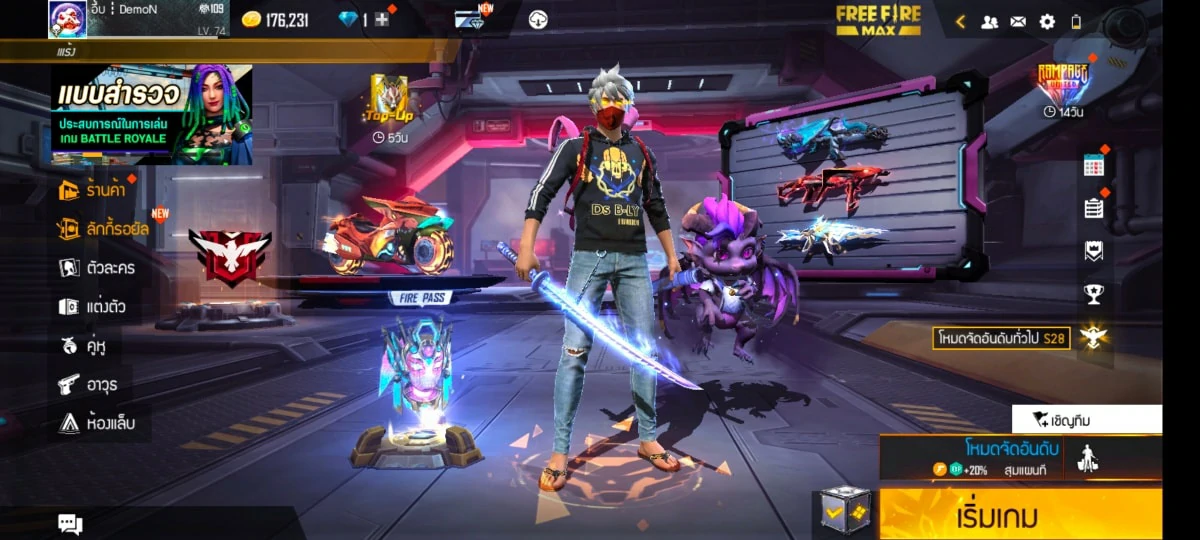Open the แต่งตัว outfit menu

click(92, 306)
